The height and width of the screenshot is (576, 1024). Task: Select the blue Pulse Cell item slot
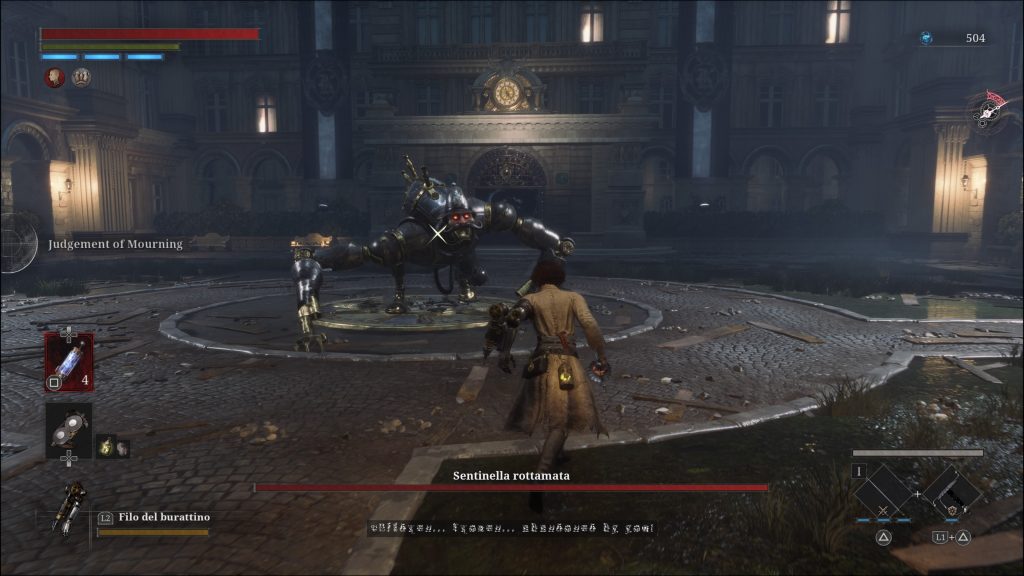tap(68, 362)
